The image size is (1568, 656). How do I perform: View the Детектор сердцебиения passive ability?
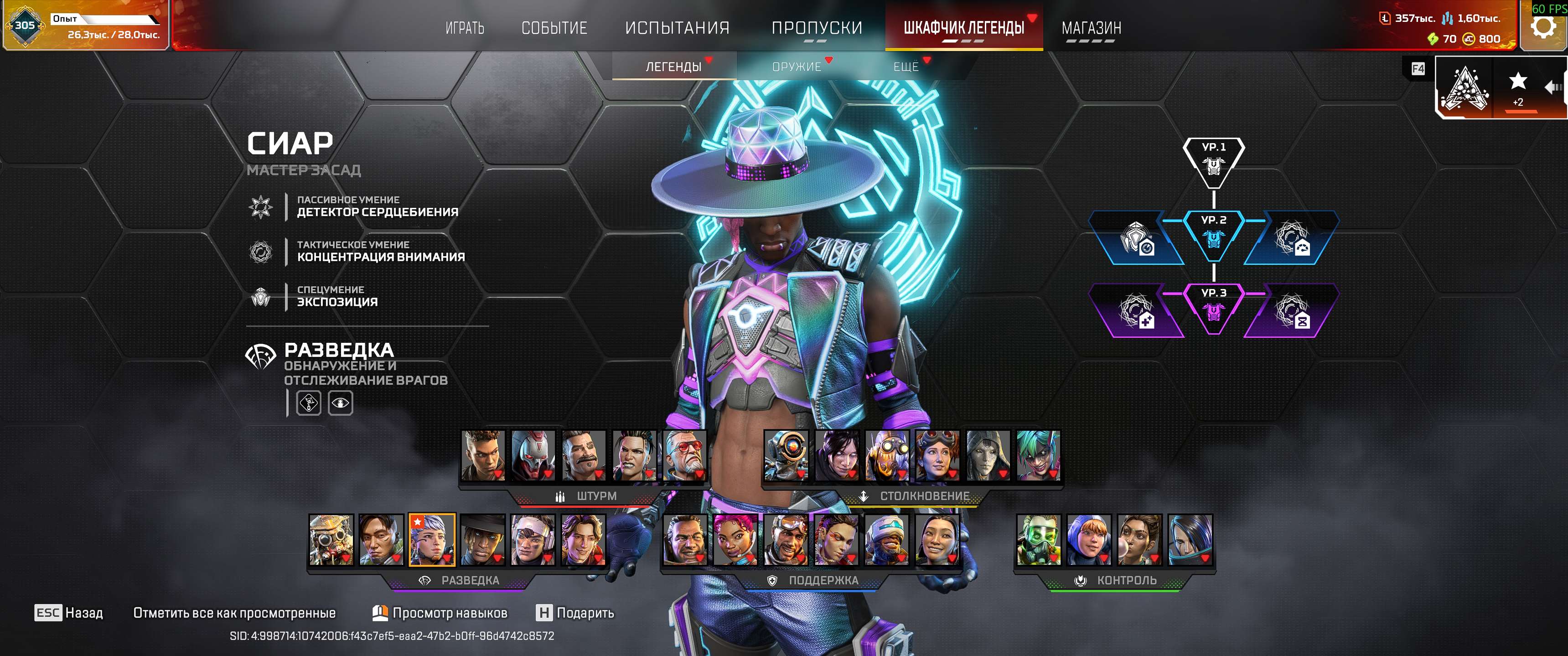pyautogui.click(x=377, y=207)
